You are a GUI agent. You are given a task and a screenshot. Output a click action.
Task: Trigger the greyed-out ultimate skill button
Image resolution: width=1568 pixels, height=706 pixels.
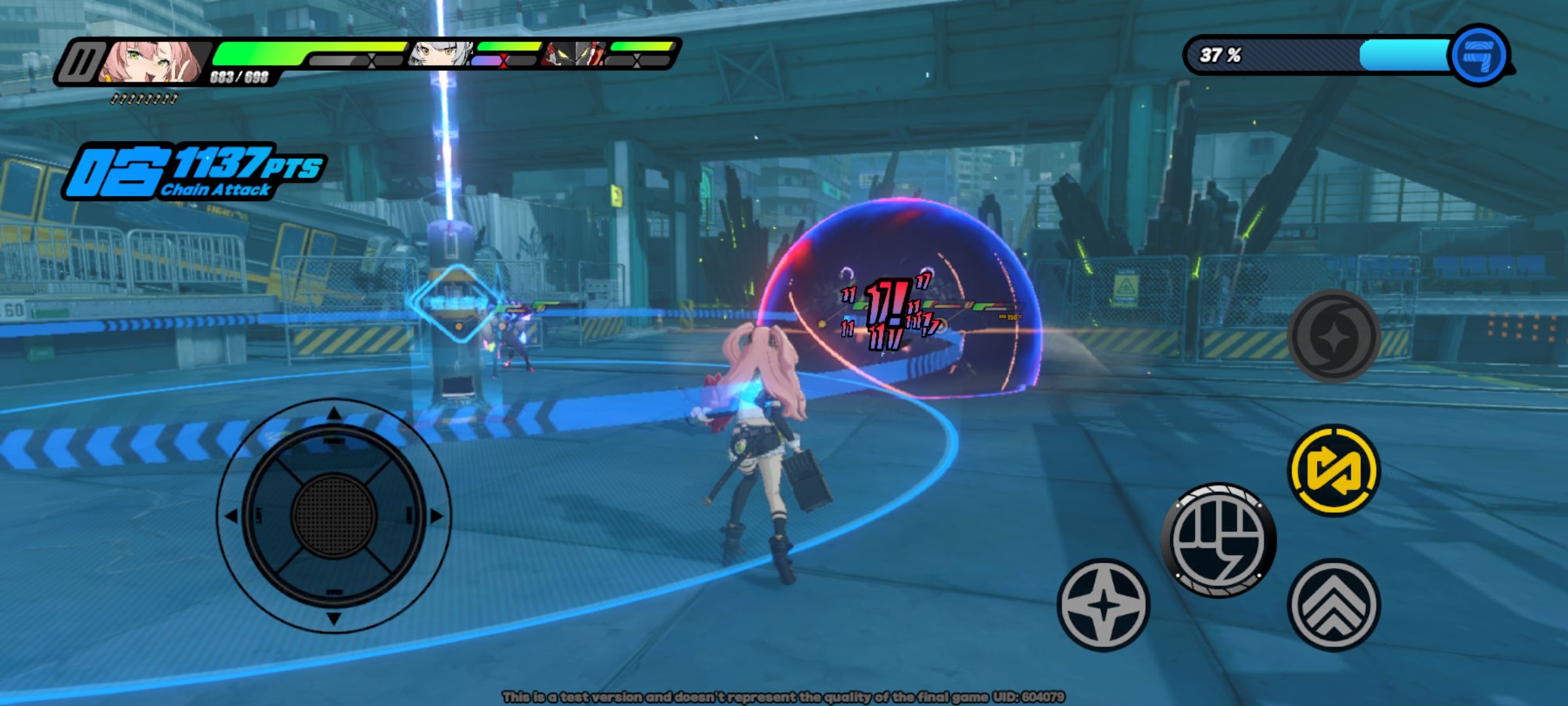[x=1333, y=336]
